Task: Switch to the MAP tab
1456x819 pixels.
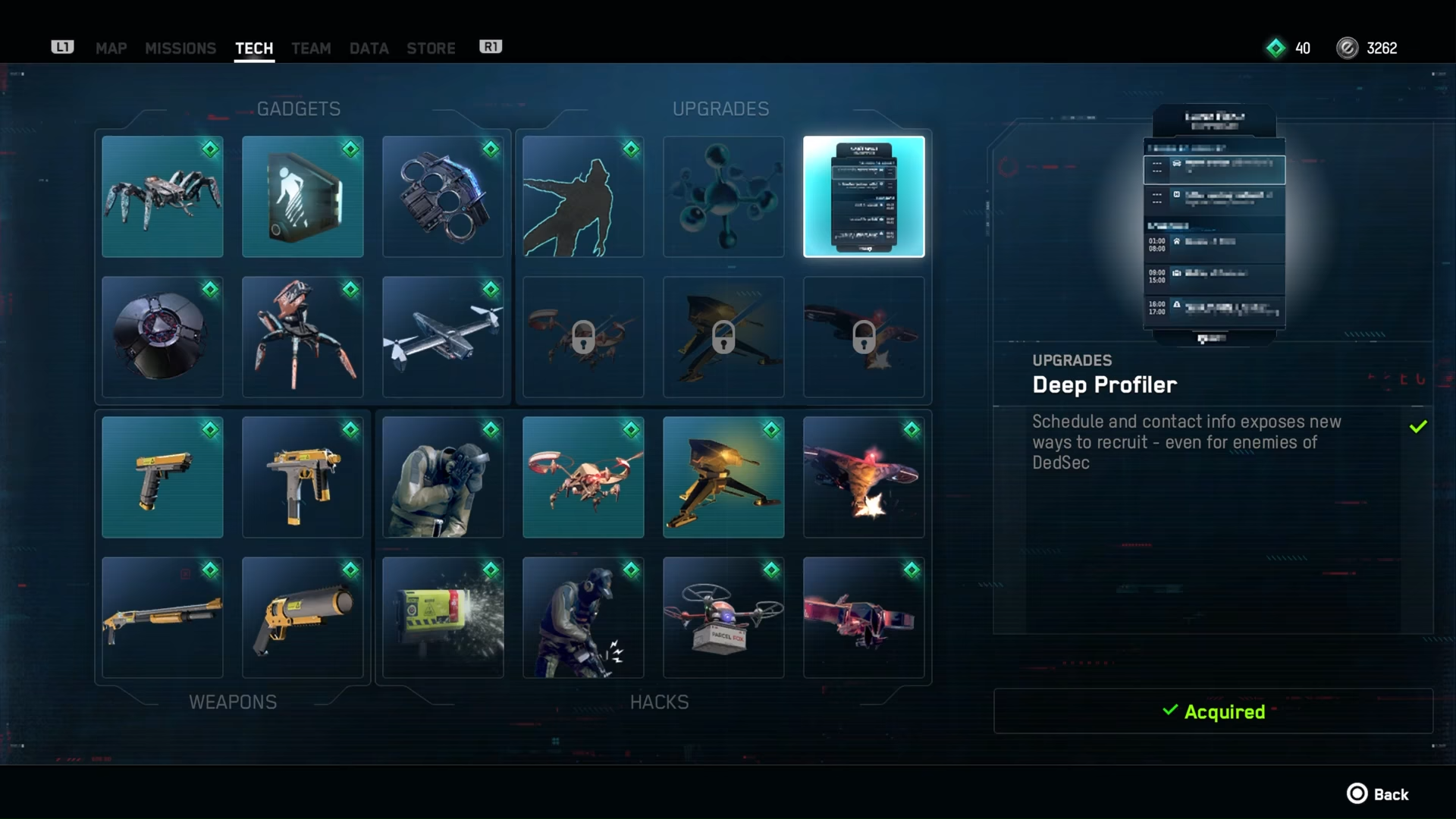Action: [111, 49]
